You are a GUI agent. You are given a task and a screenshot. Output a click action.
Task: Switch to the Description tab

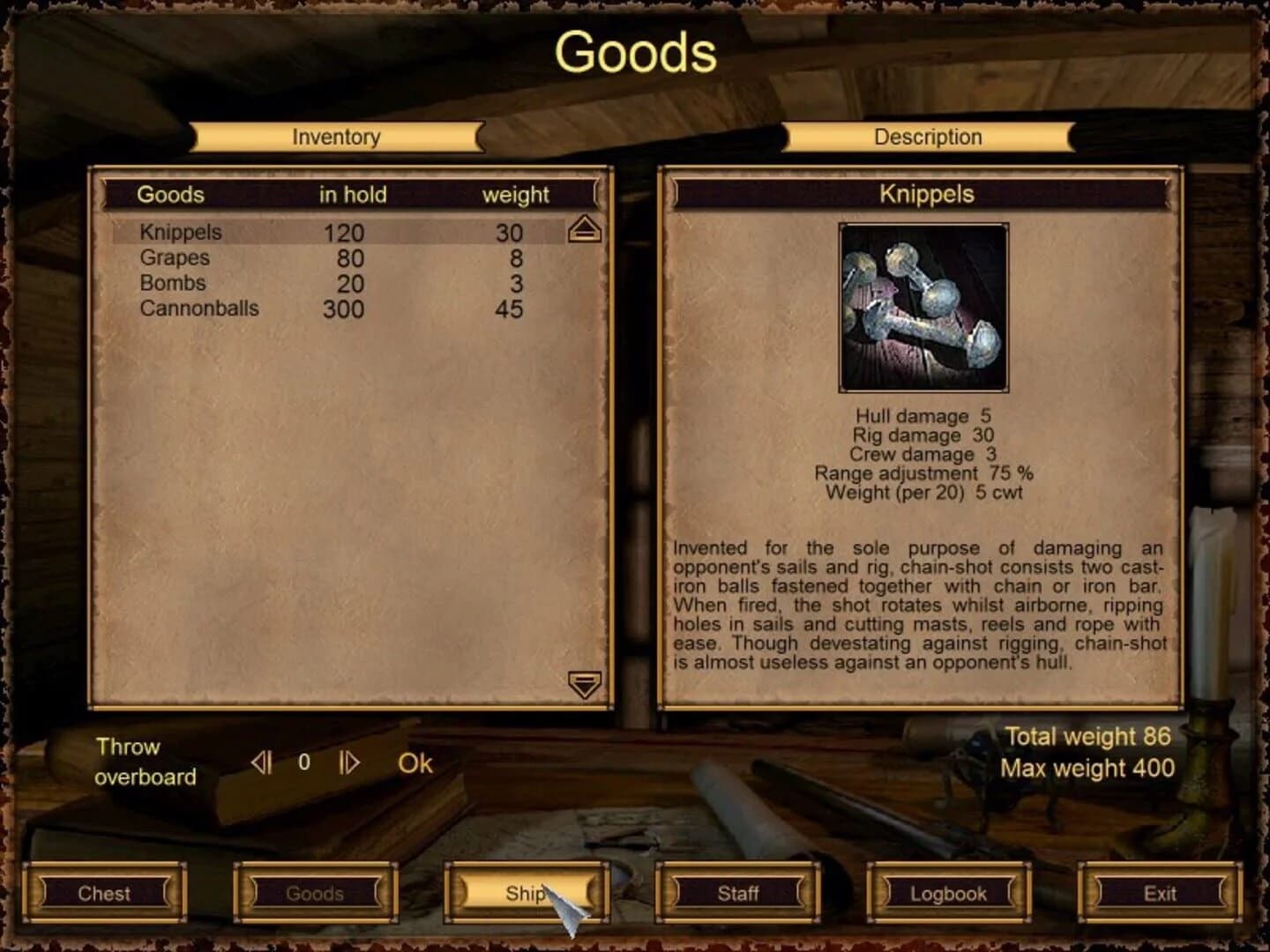click(x=926, y=137)
